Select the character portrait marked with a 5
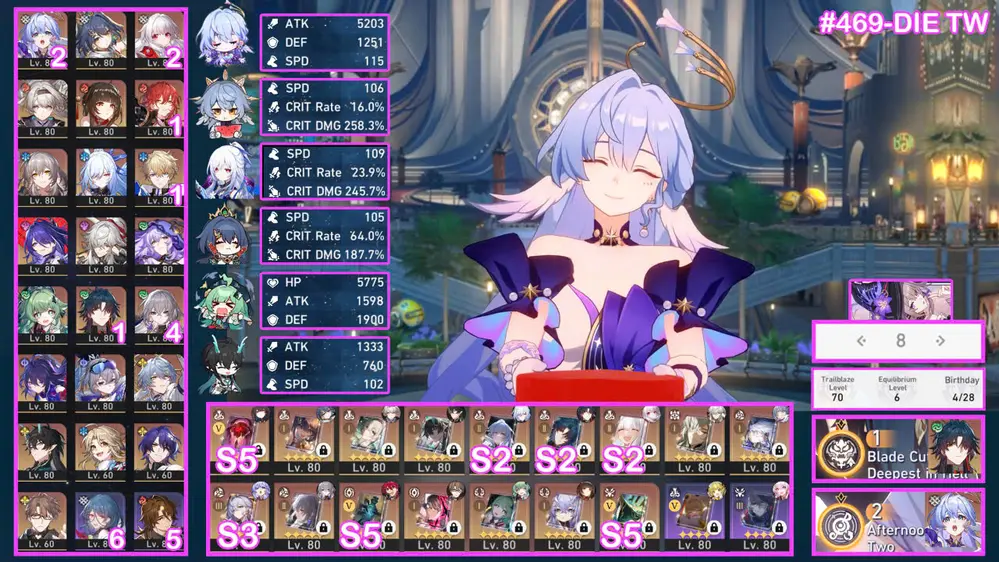This screenshot has width=999, height=562. pos(158,518)
